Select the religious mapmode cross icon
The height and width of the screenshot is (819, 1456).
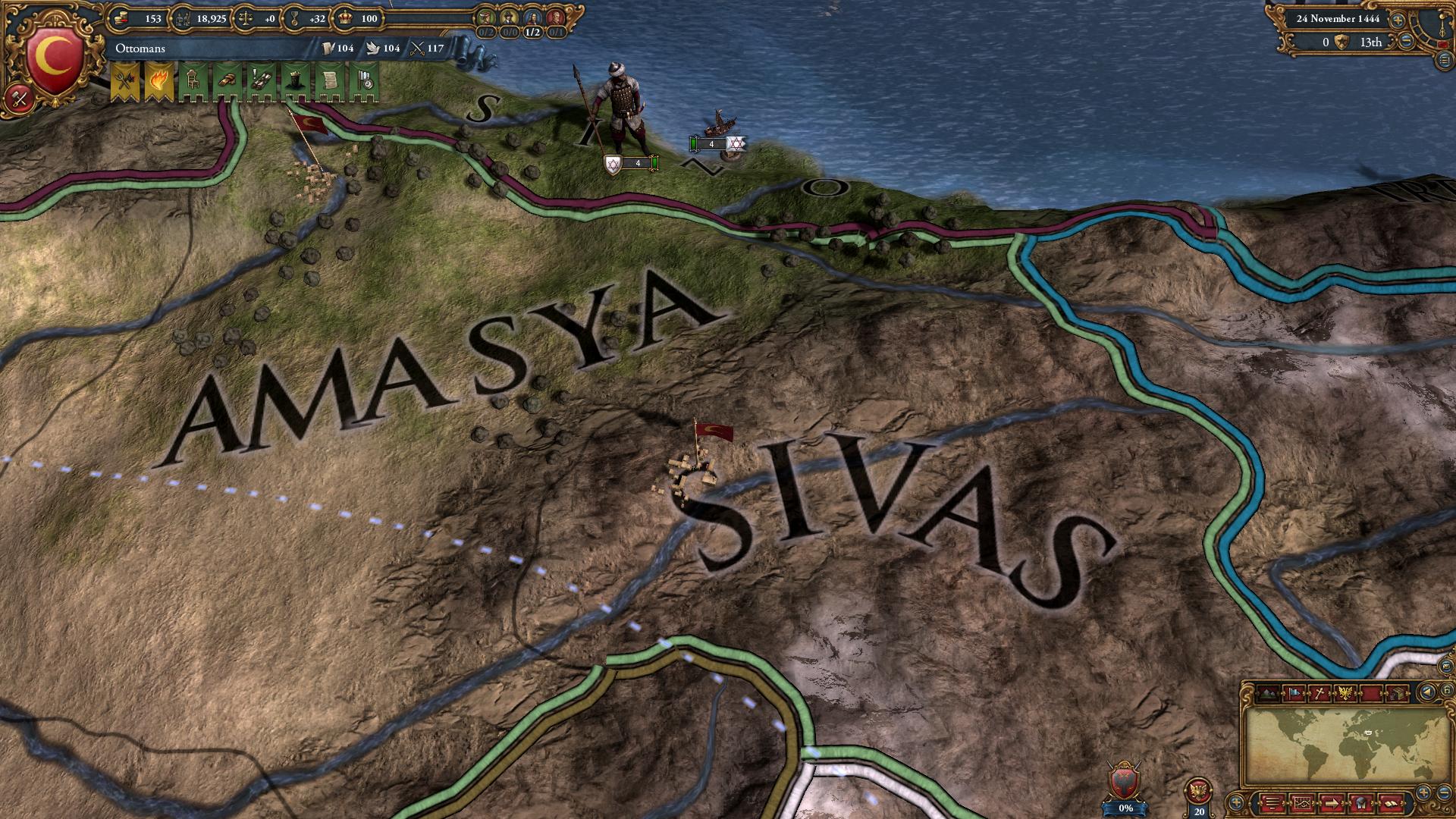pyautogui.click(x=1319, y=692)
